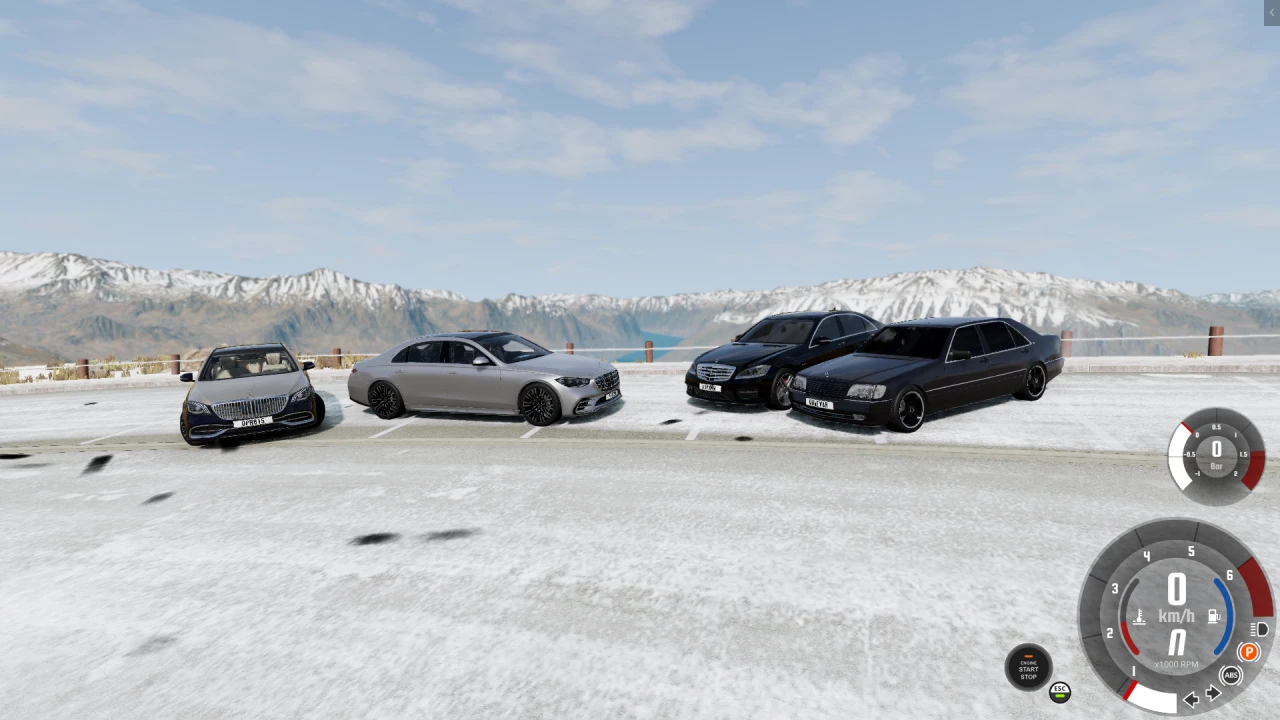Select the coolant temperature icon in the gauge
Viewport: 1280px width, 720px height.
(1138, 618)
